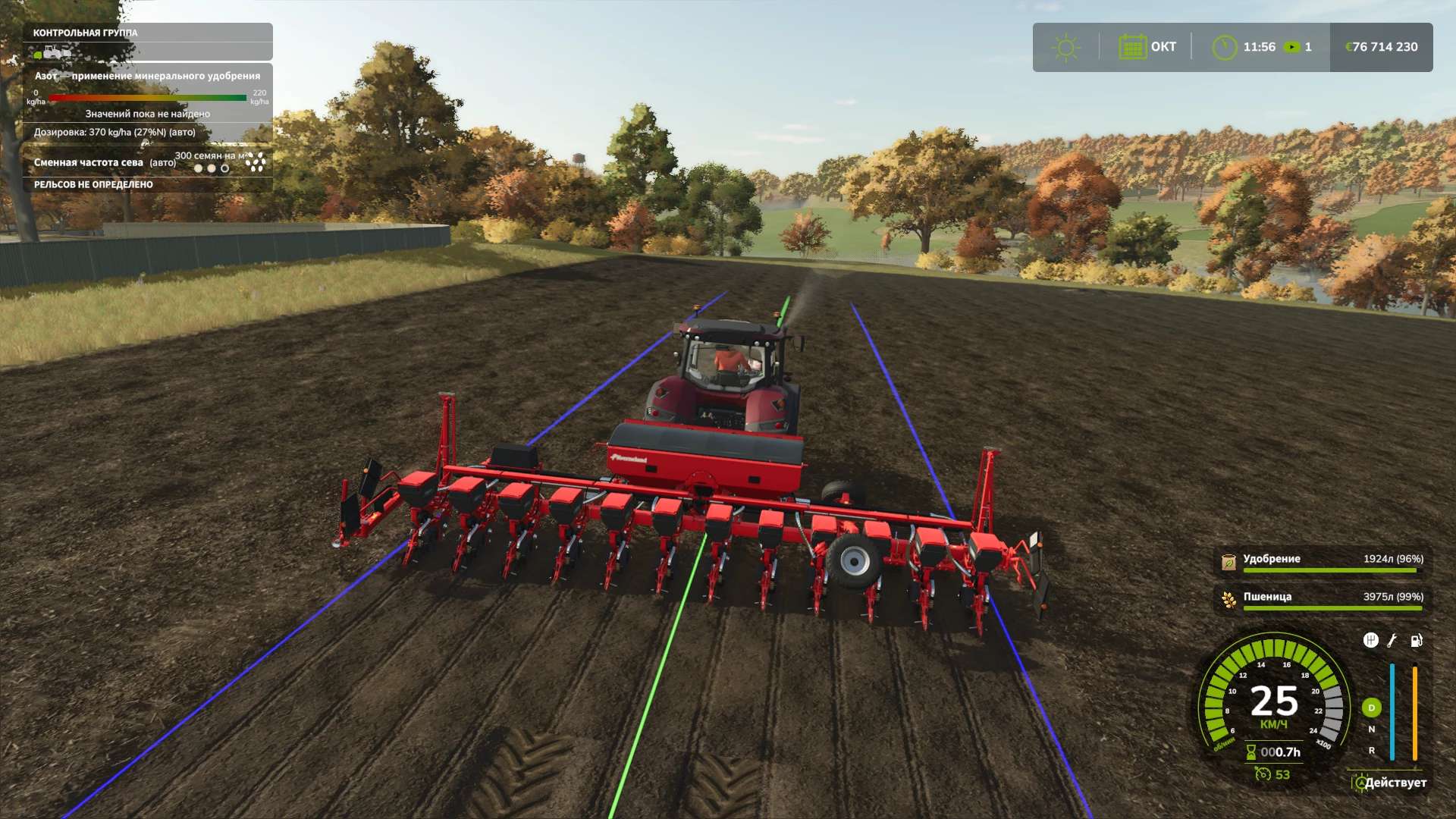Select the tractor icon in Контрольная группа
Screen dimensions: 1456x819
tap(53, 53)
